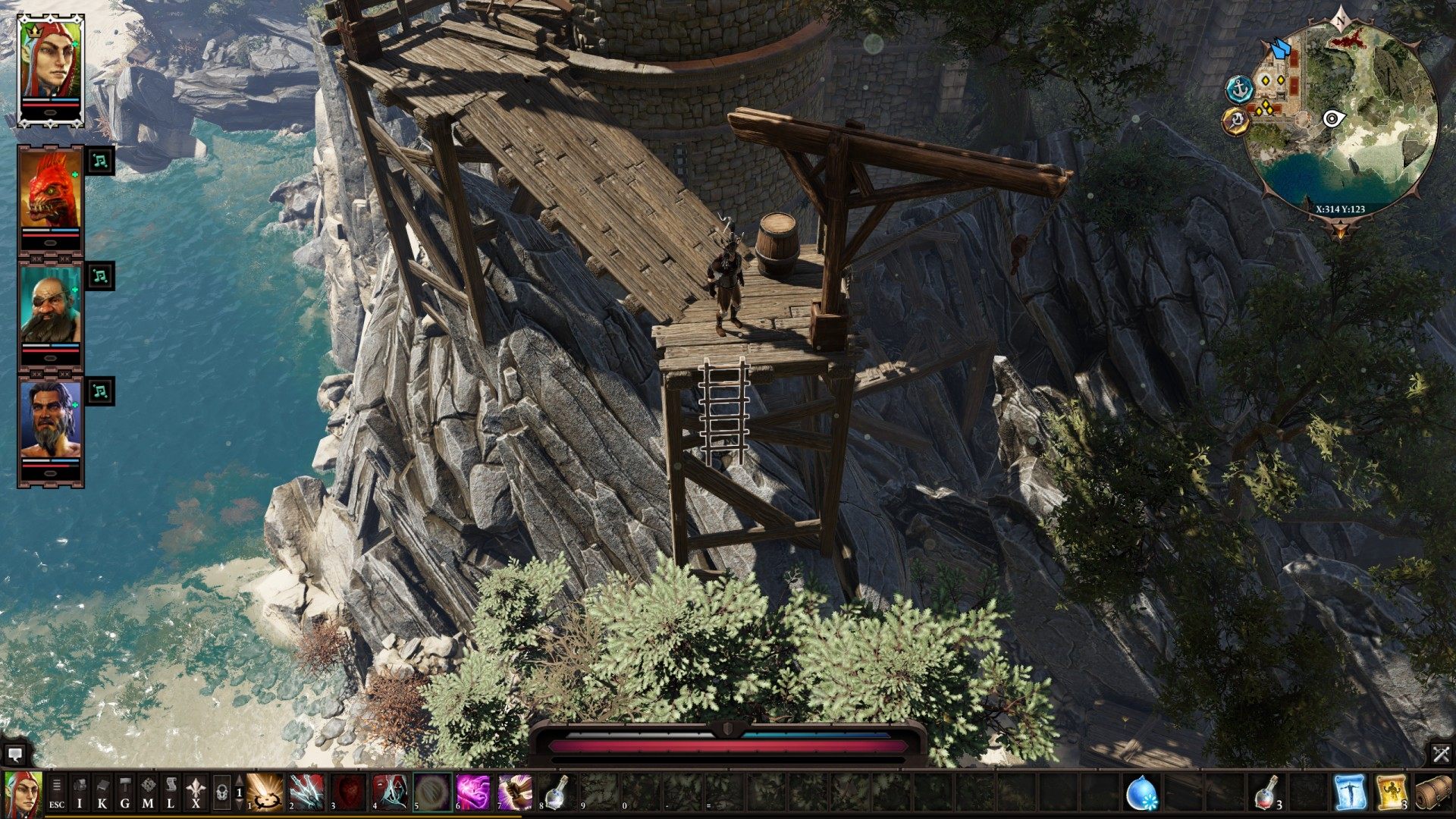Click the anchor waypoint icon beside minimap
Screen dimensions: 1456x819
pyautogui.click(x=1239, y=89)
